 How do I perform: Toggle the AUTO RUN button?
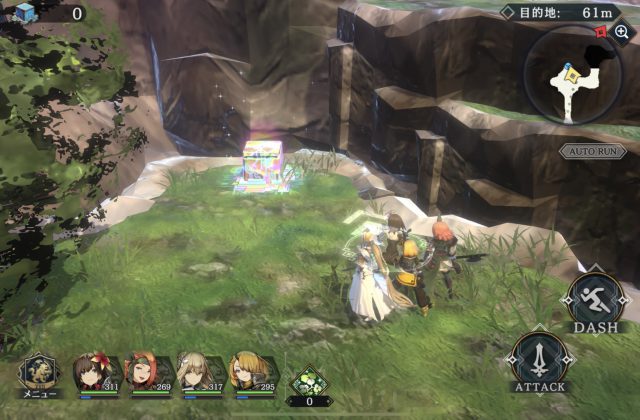(592, 151)
